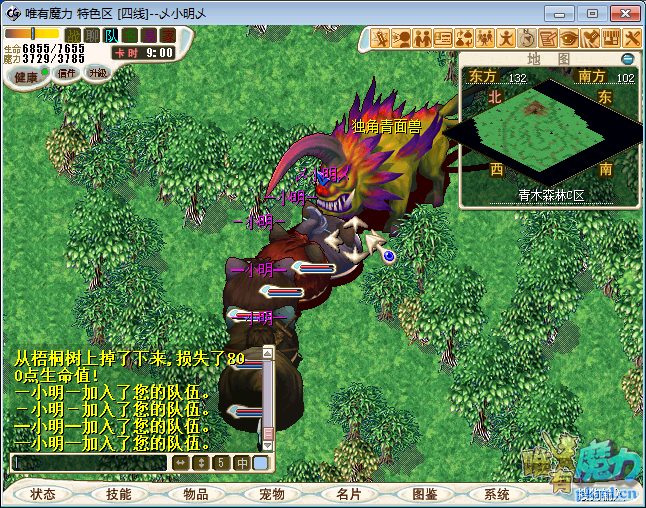The image size is (646, 508).
Task: Click the 中 input language button in chat bar
Action: 242,463
